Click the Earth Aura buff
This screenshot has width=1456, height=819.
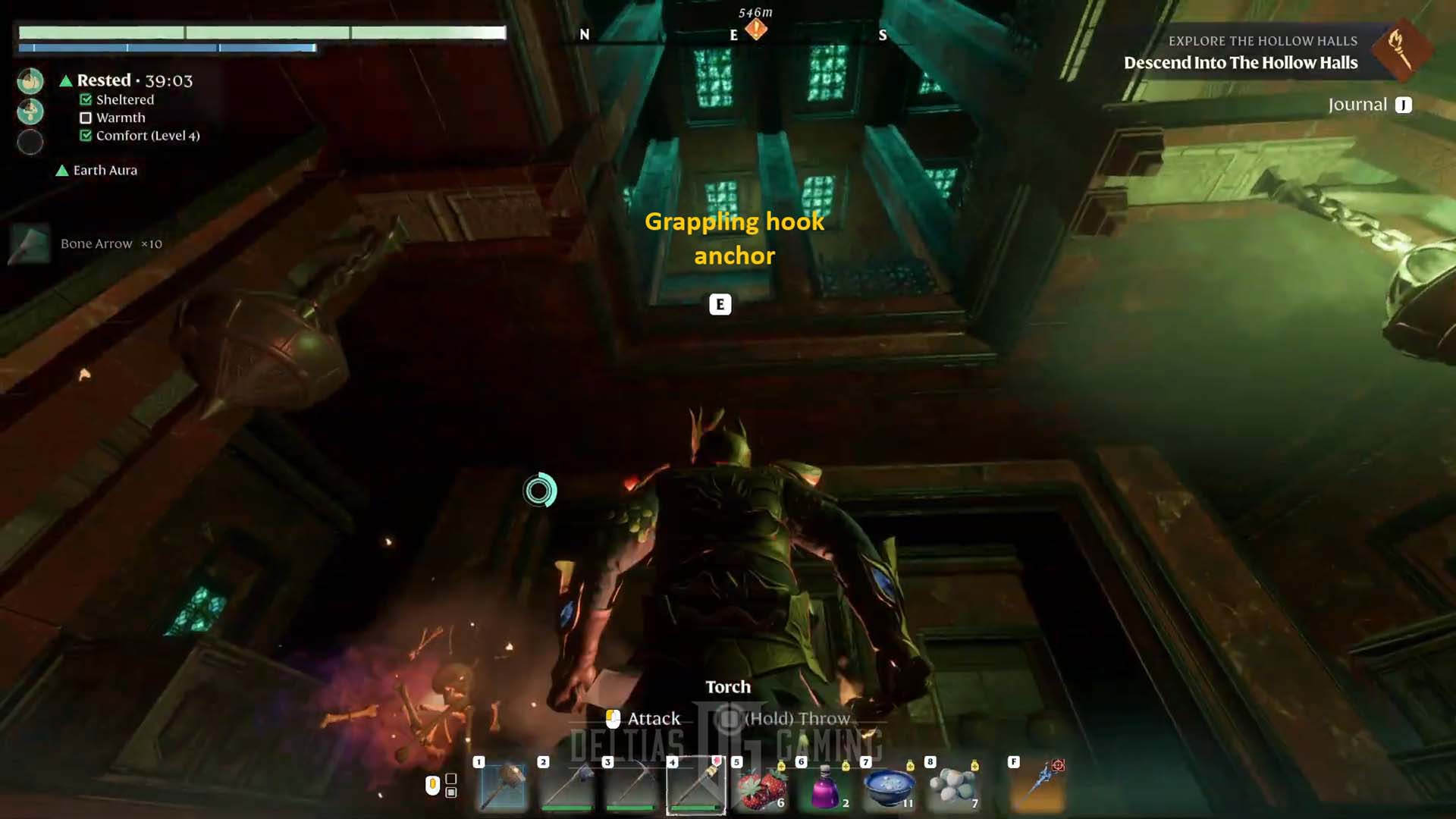coord(105,171)
